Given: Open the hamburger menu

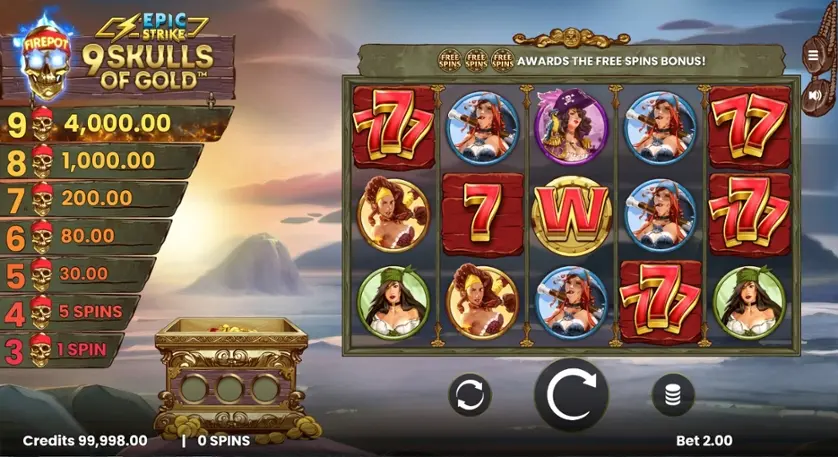Looking at the screenshot, I should coord(814,54).
